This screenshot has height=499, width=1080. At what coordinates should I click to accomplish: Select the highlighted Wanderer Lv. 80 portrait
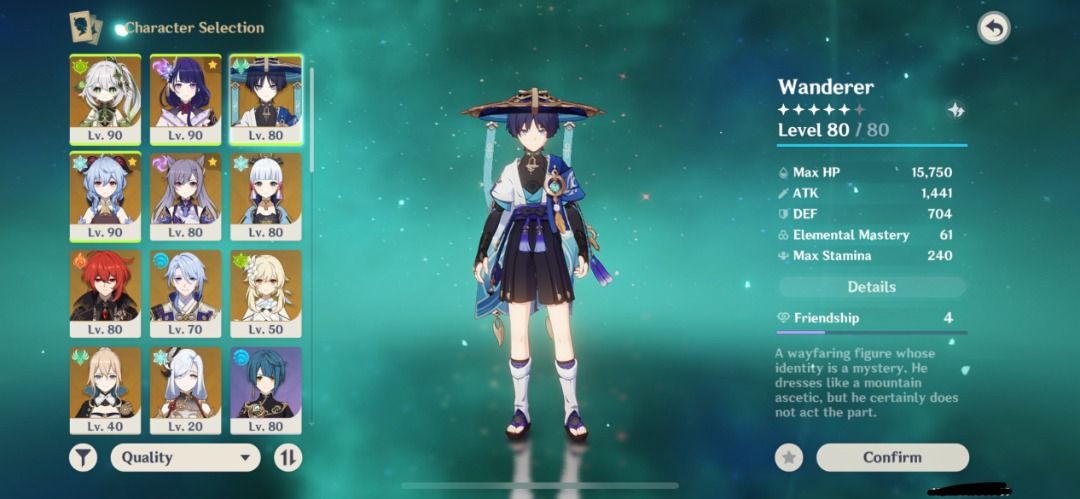pos(265,98)
